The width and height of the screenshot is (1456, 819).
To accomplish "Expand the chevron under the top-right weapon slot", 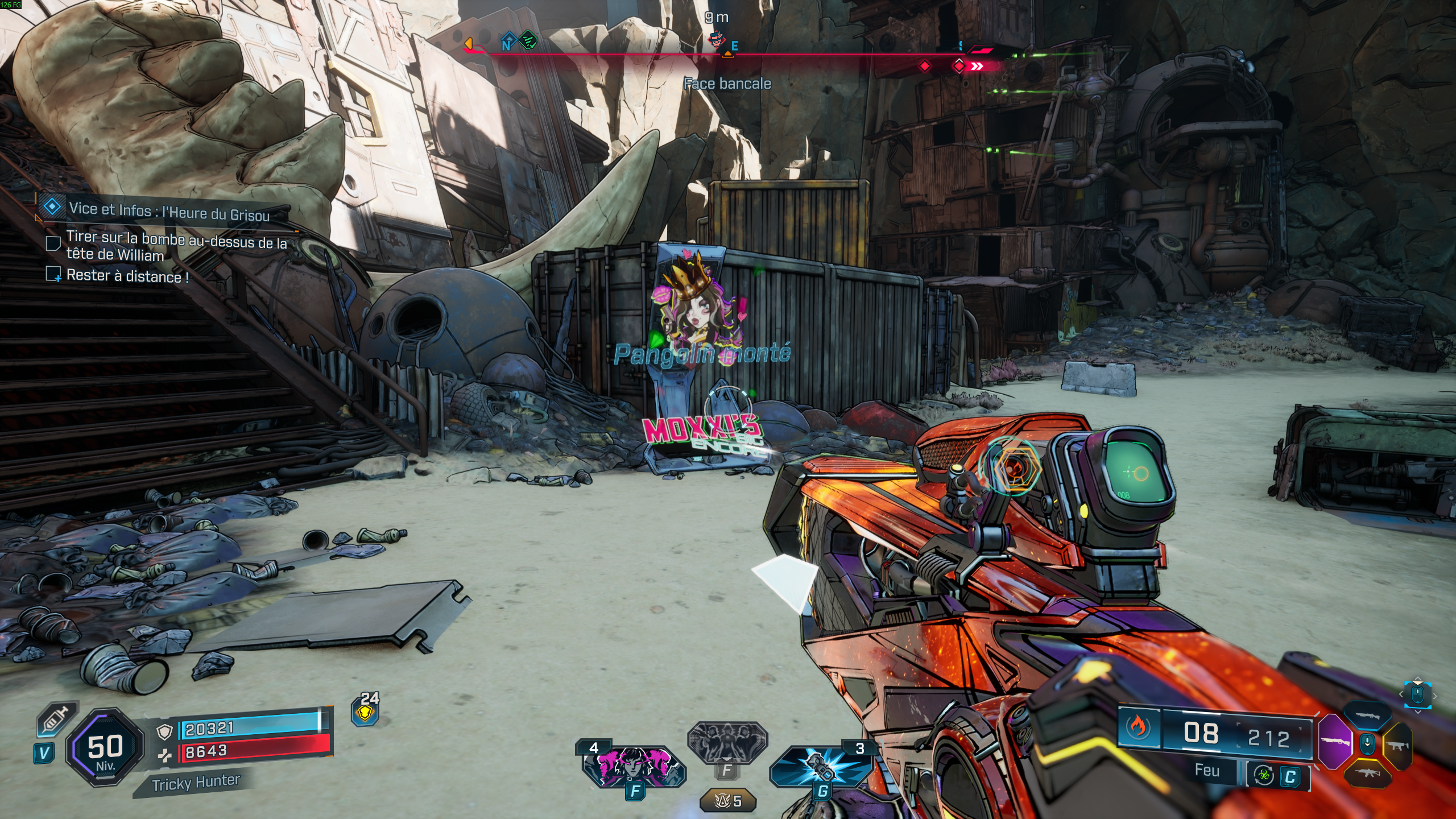I will 1418,712.
